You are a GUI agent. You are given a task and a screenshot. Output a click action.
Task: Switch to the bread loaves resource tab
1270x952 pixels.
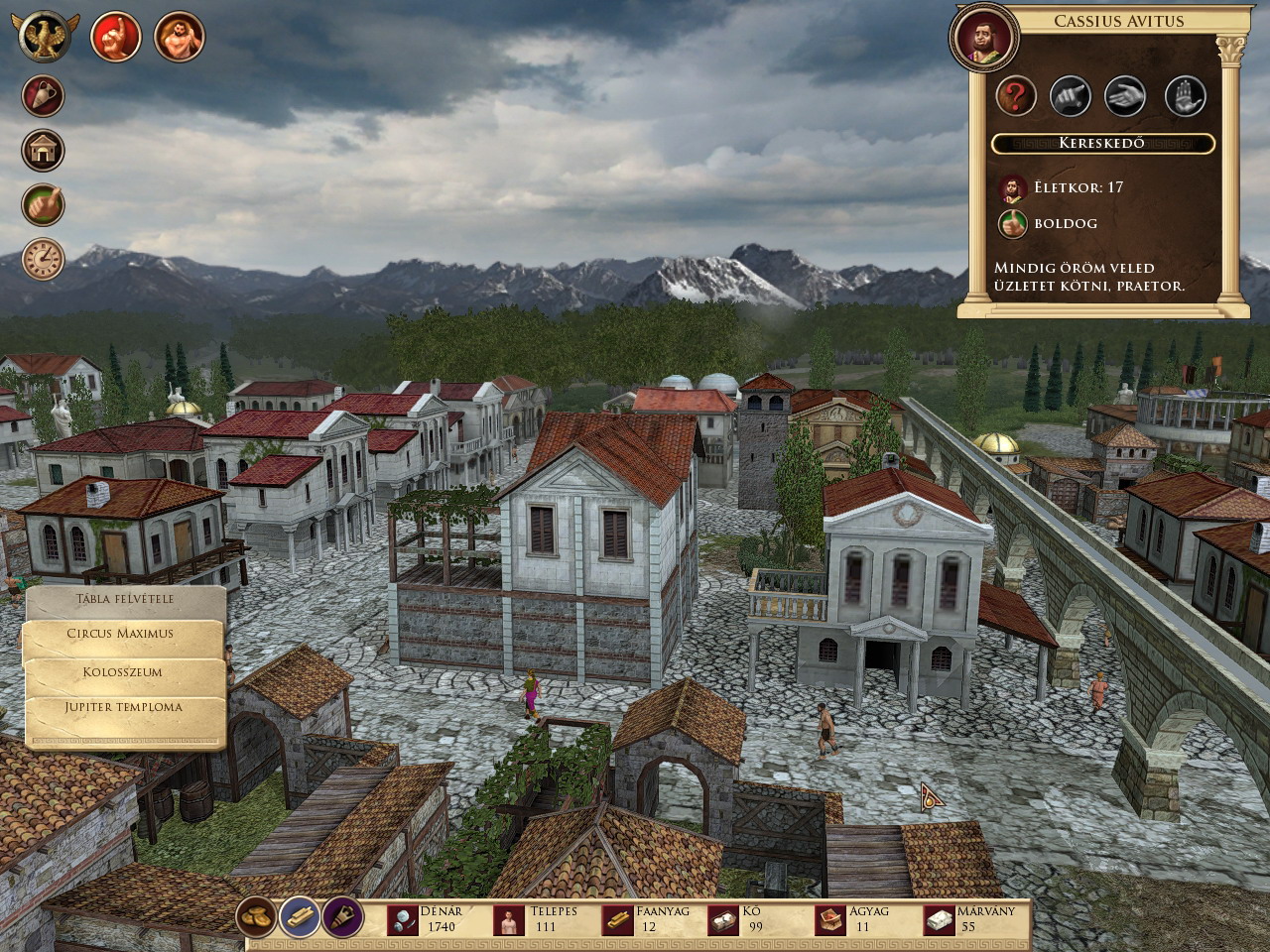(x=257, y=918)
